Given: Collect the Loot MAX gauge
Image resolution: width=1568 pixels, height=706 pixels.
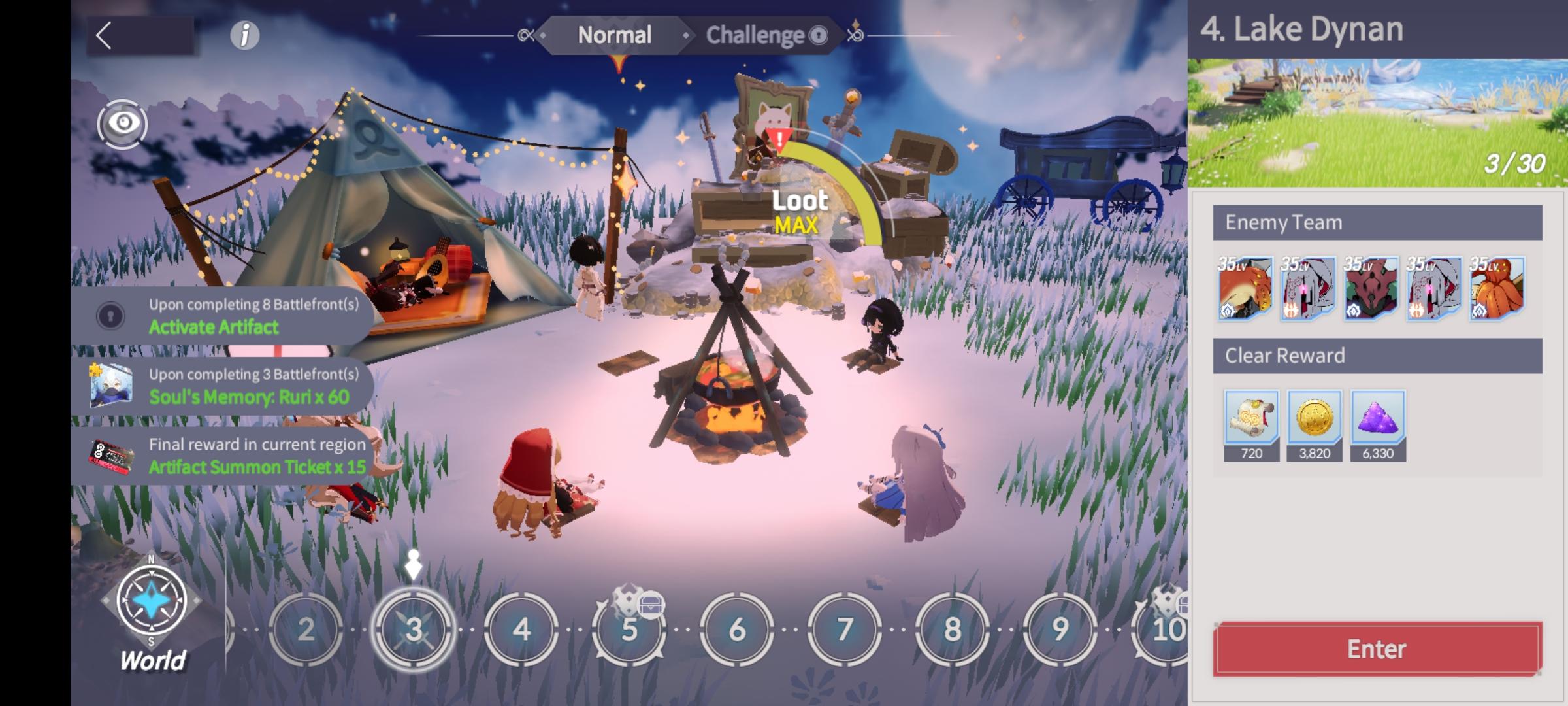Looking at the screenshot, I should click(800, 212).
